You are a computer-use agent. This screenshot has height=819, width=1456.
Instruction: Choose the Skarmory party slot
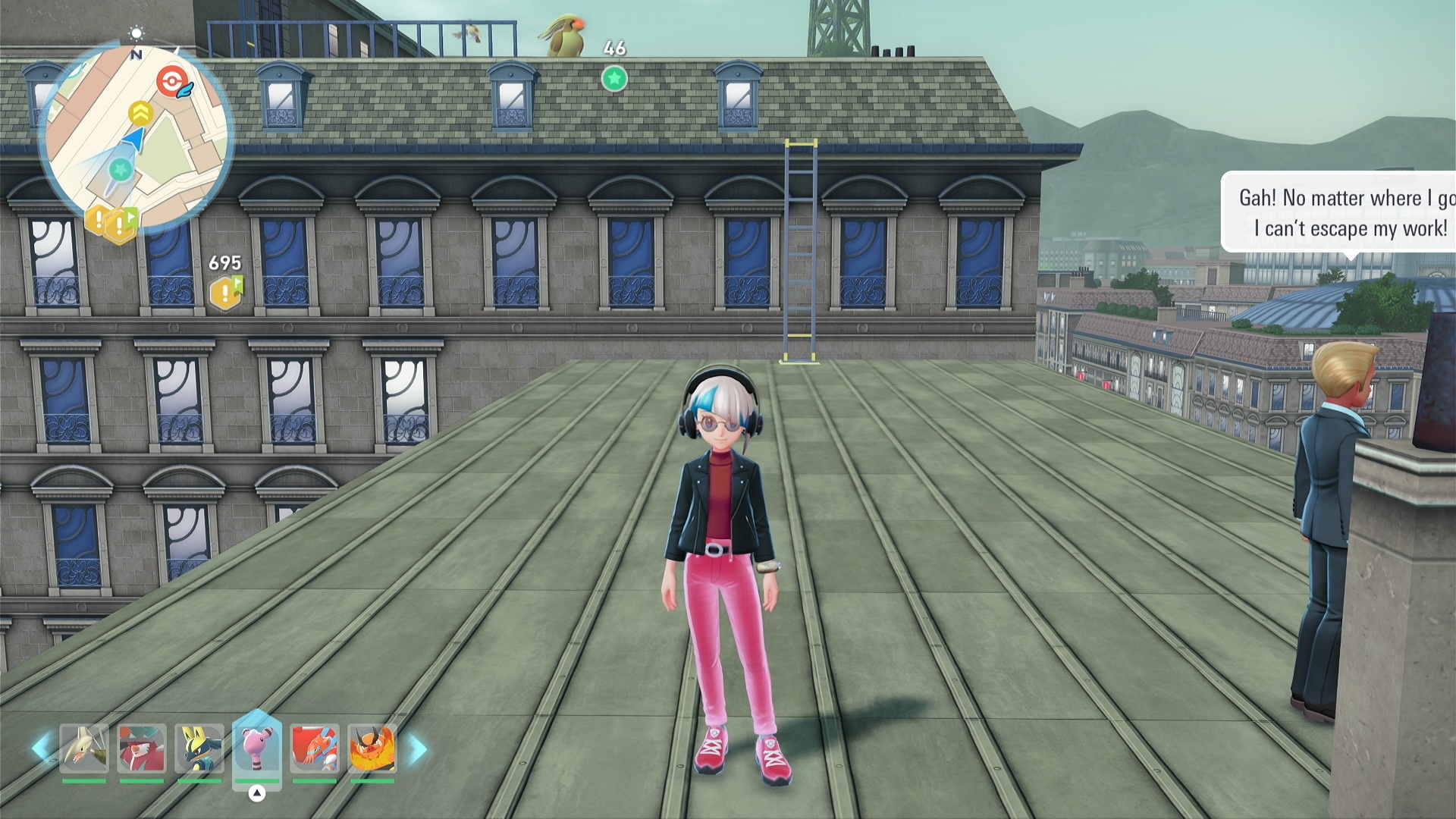pyautogui.click(x=83, y=748)
